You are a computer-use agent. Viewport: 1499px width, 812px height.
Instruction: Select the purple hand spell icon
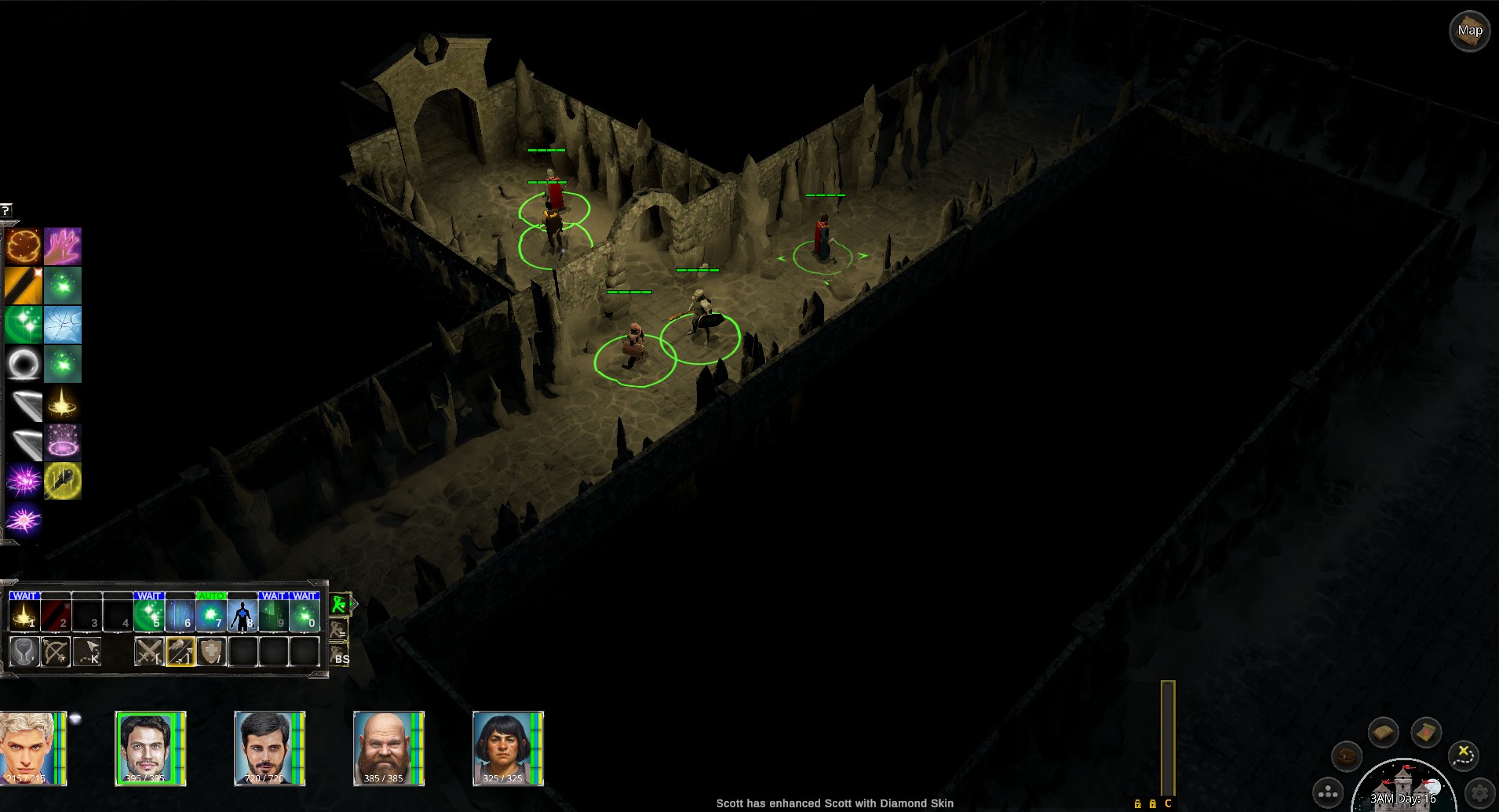(x=63, y=246)
